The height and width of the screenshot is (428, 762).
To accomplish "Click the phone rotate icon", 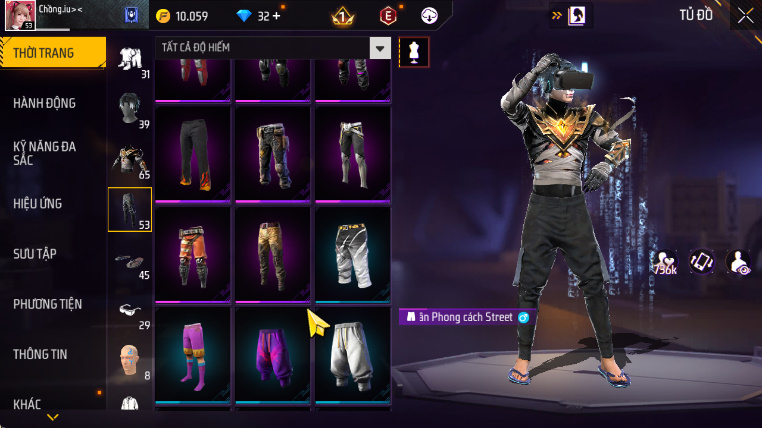I will click(x=701, y=261).
